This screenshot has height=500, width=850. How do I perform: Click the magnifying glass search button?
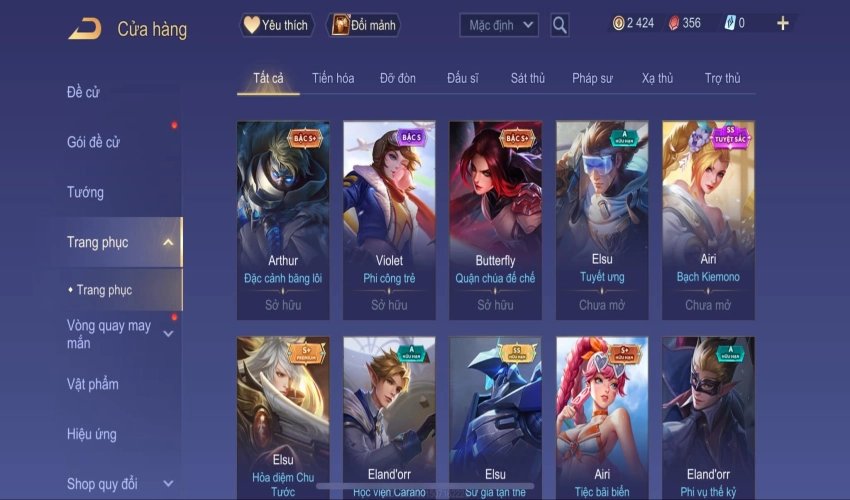pyautogui.click(x=560, y=25)
